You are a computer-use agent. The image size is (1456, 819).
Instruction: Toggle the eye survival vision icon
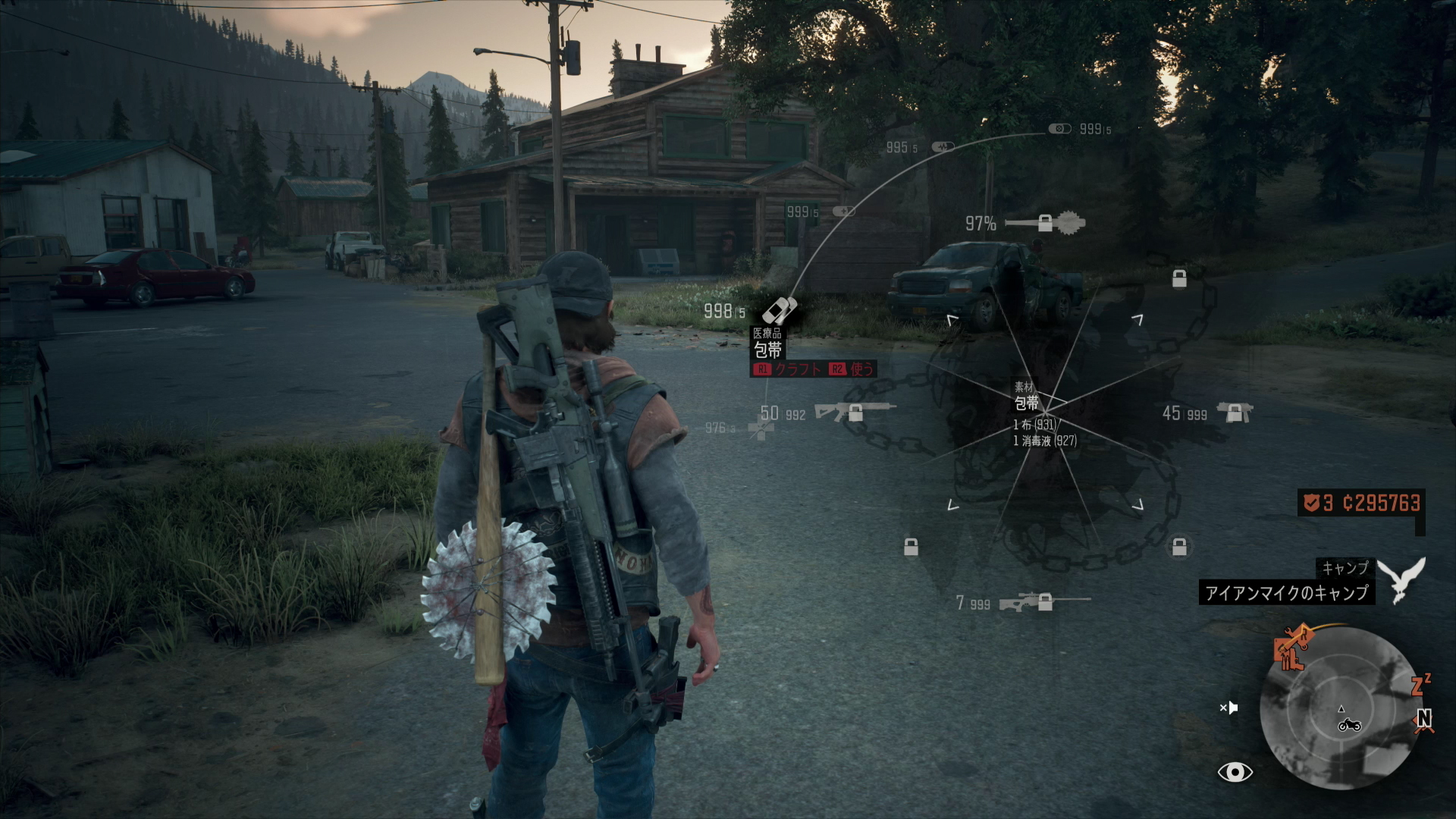click(x=1235, y=772)
